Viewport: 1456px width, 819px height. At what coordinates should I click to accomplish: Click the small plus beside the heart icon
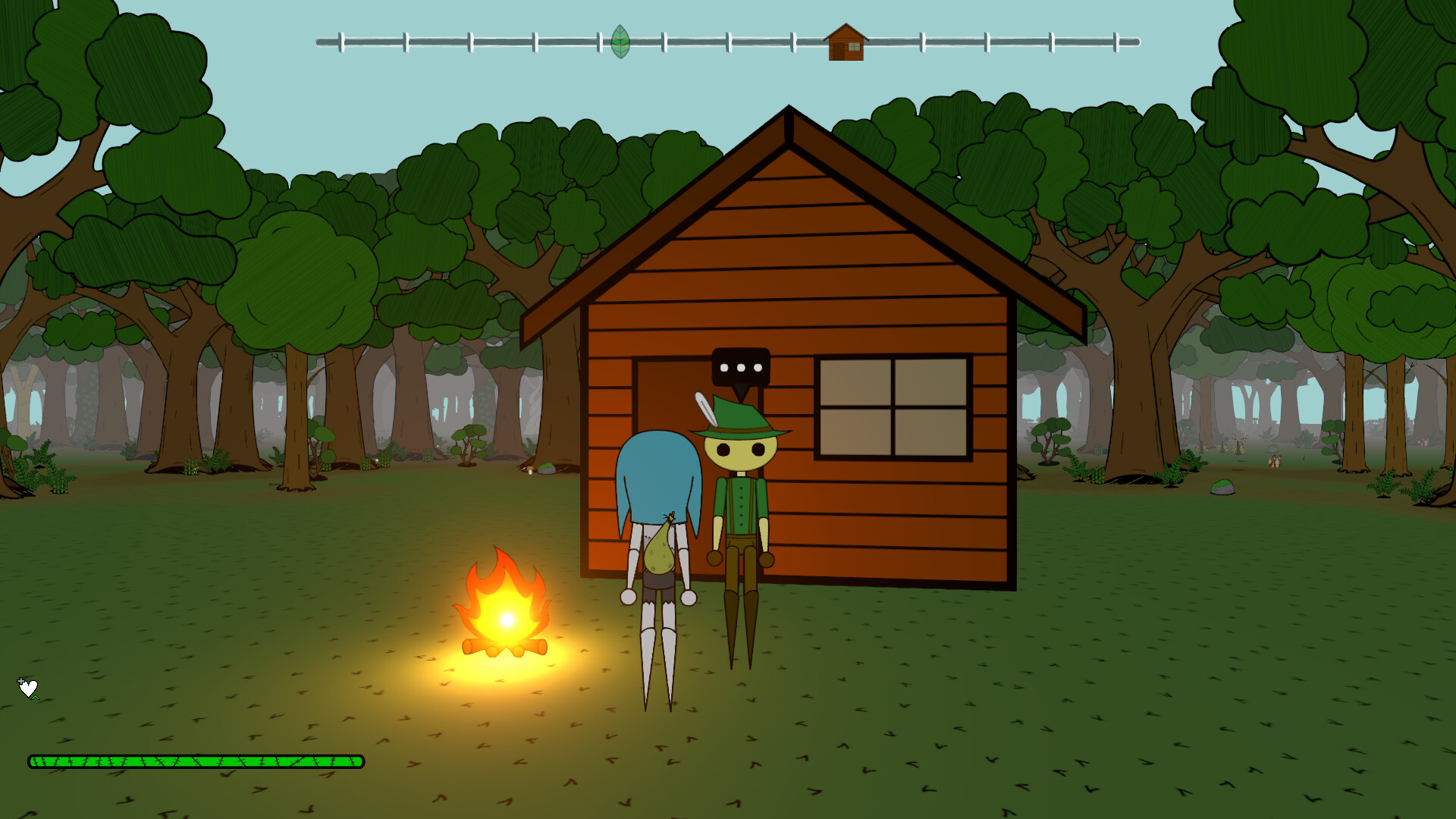[x=20, y=681]
